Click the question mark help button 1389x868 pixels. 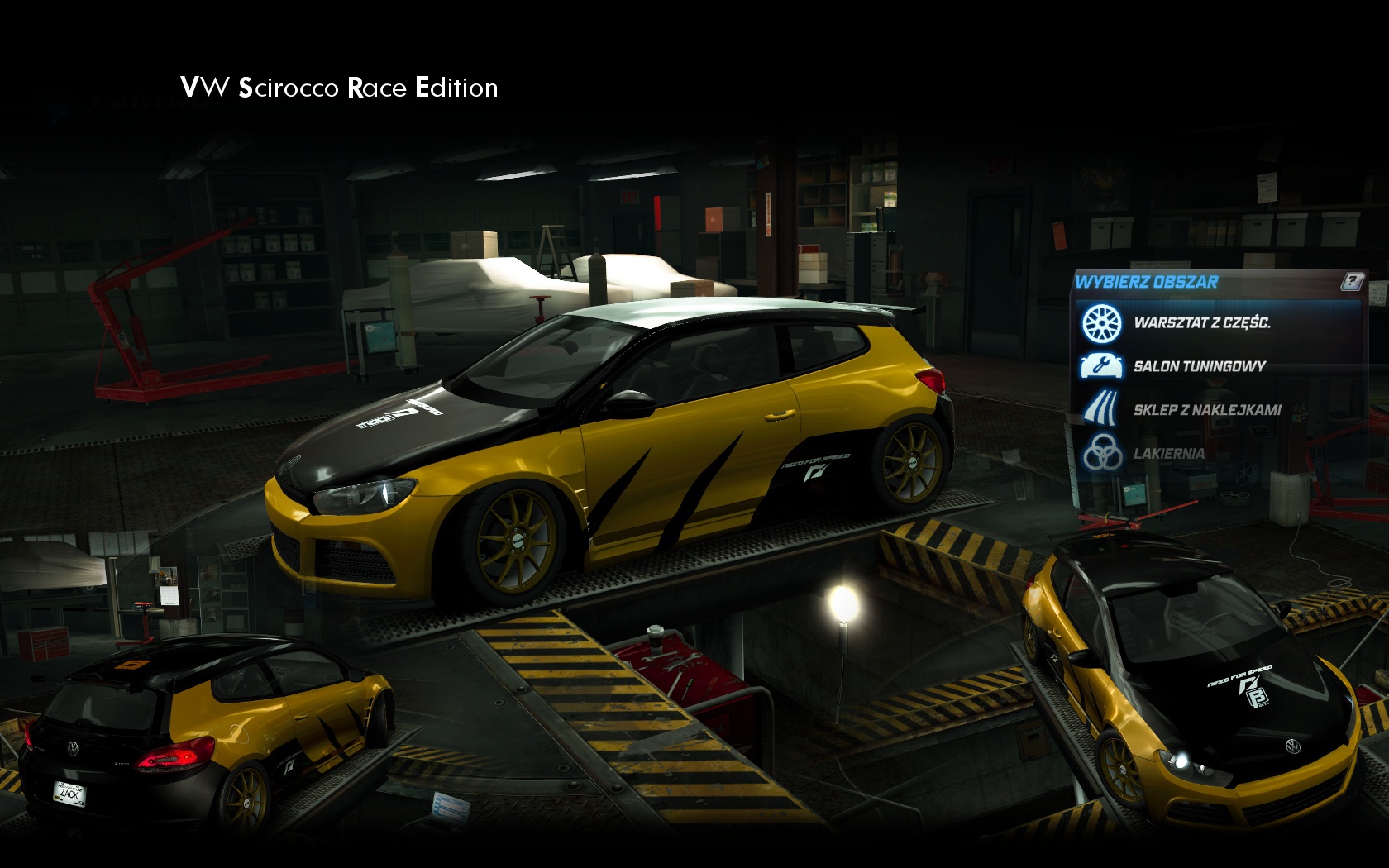(x=1351, y=282)
